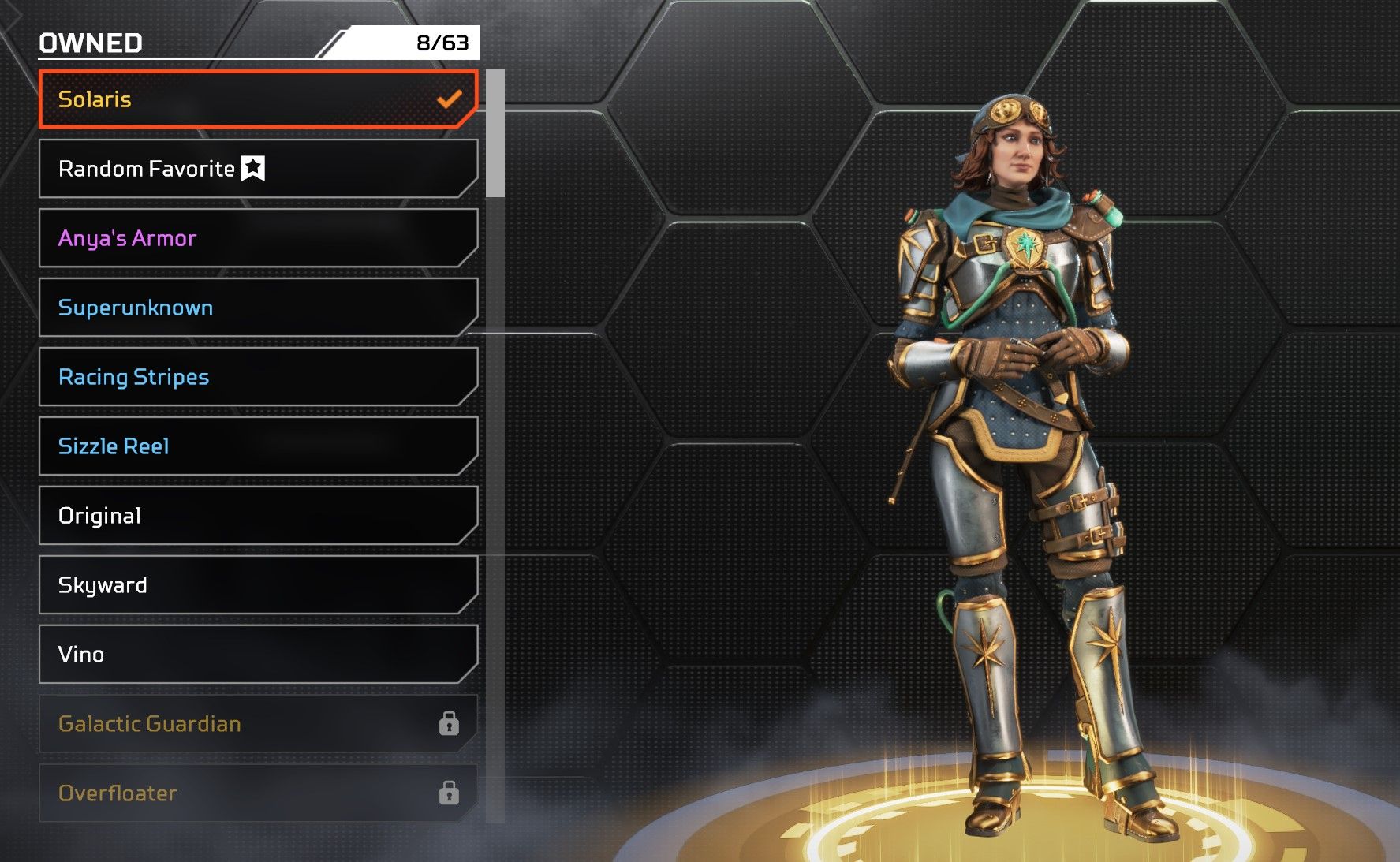Select the Superunknown skin
Screen dimensions: 1400x862
[x=258, y=308]
